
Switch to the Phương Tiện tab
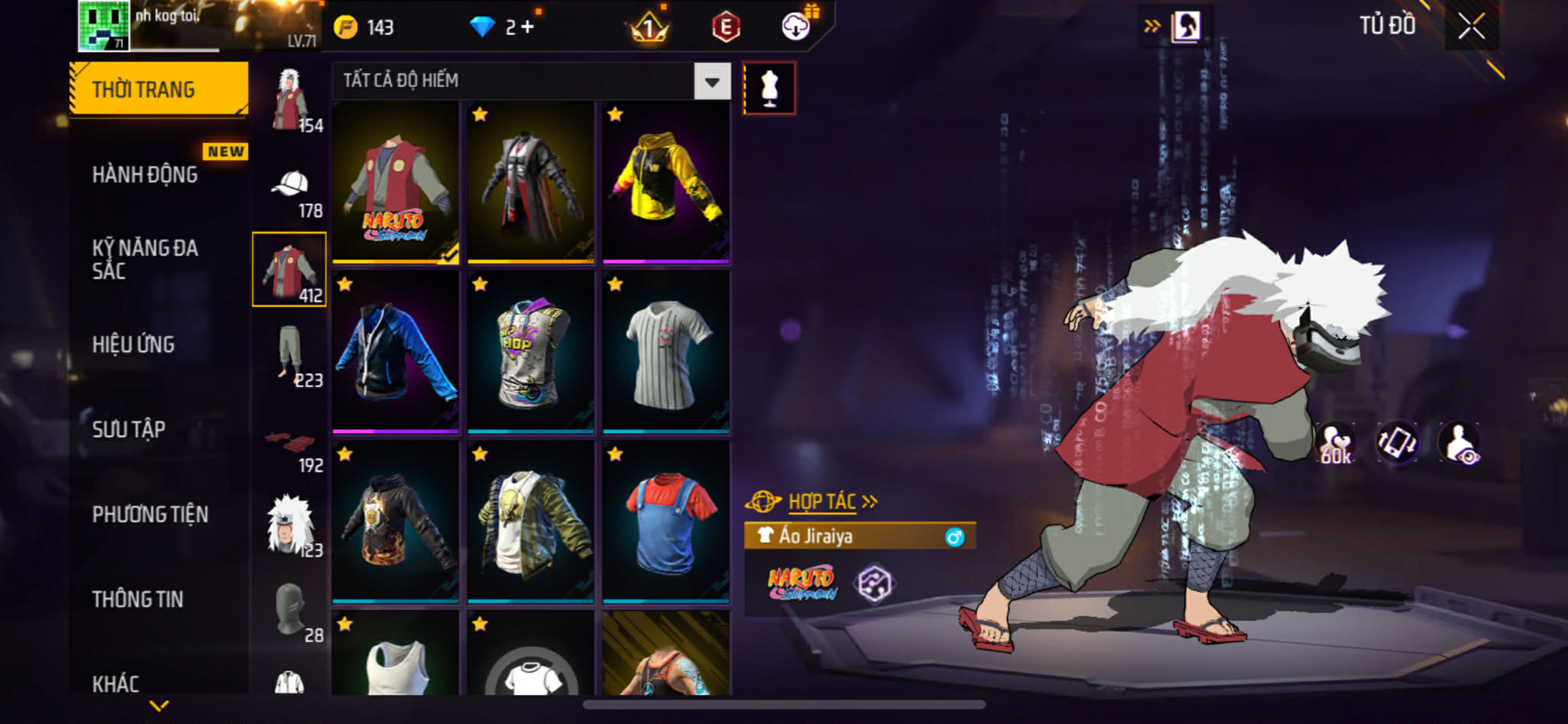(x=150, y=514)
